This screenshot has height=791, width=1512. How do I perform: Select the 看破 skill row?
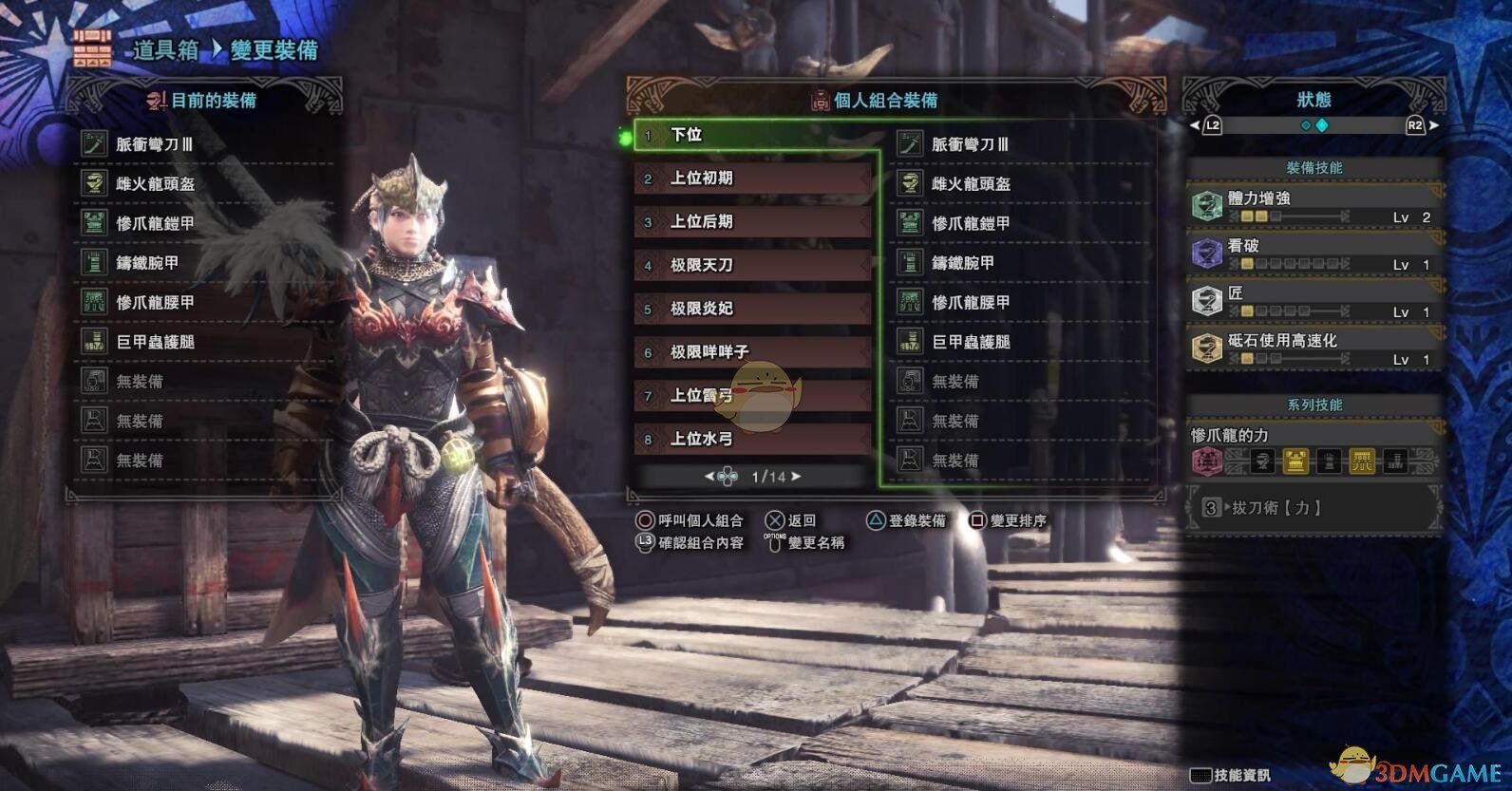[1314, 254]
